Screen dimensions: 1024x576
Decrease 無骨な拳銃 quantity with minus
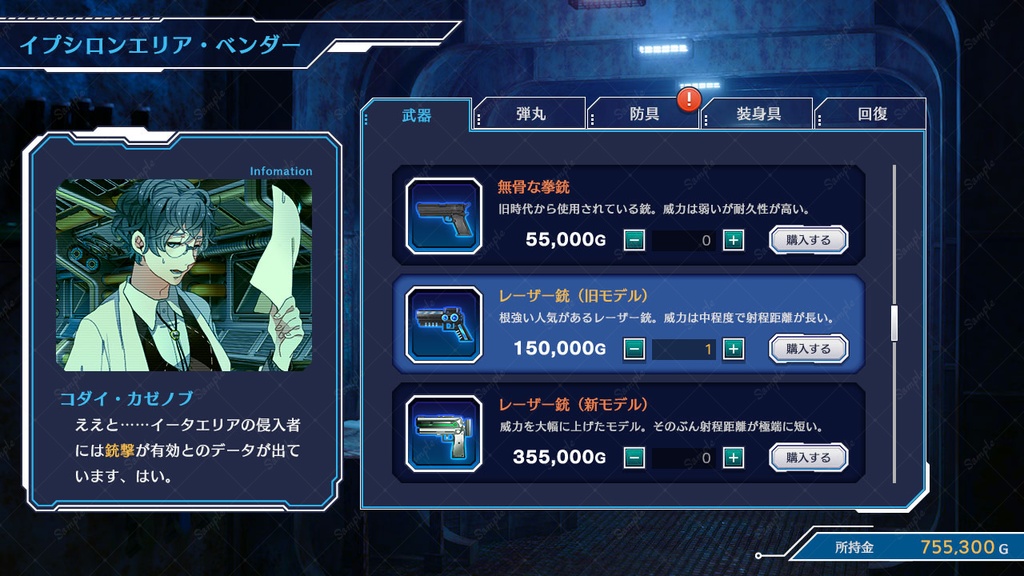[634, 240]
